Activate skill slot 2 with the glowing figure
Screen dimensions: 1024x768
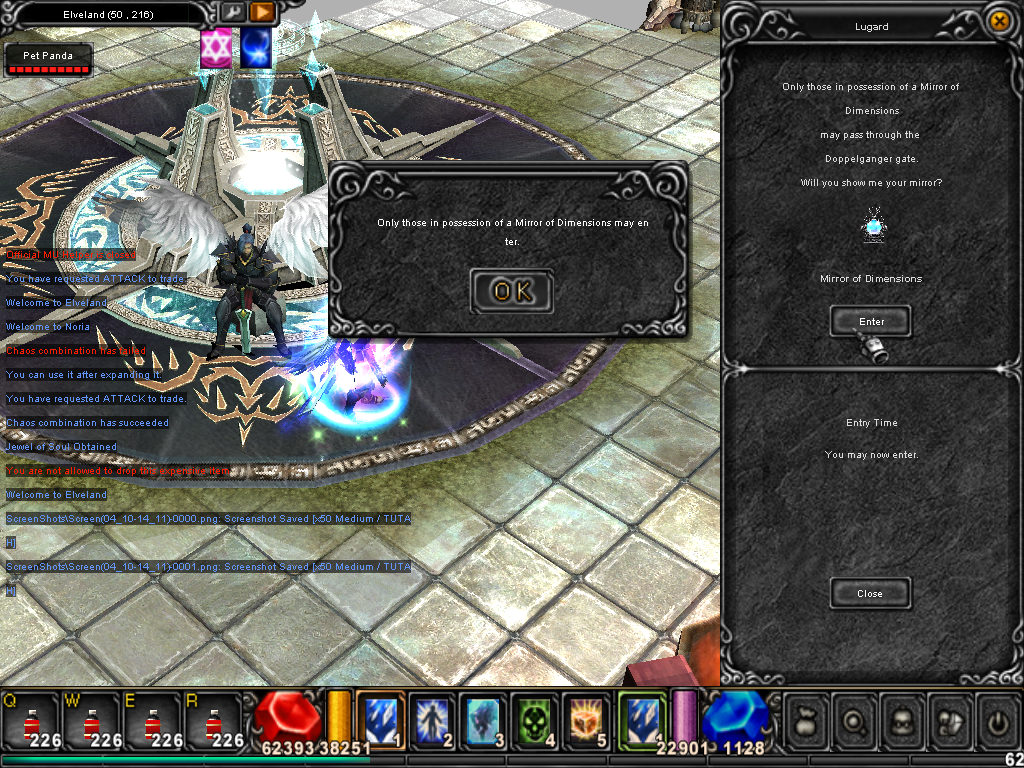432,719
